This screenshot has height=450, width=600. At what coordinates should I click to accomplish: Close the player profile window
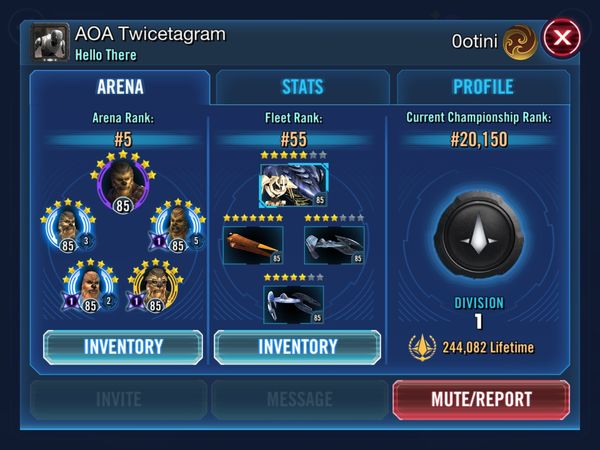[x=563, y=39]
